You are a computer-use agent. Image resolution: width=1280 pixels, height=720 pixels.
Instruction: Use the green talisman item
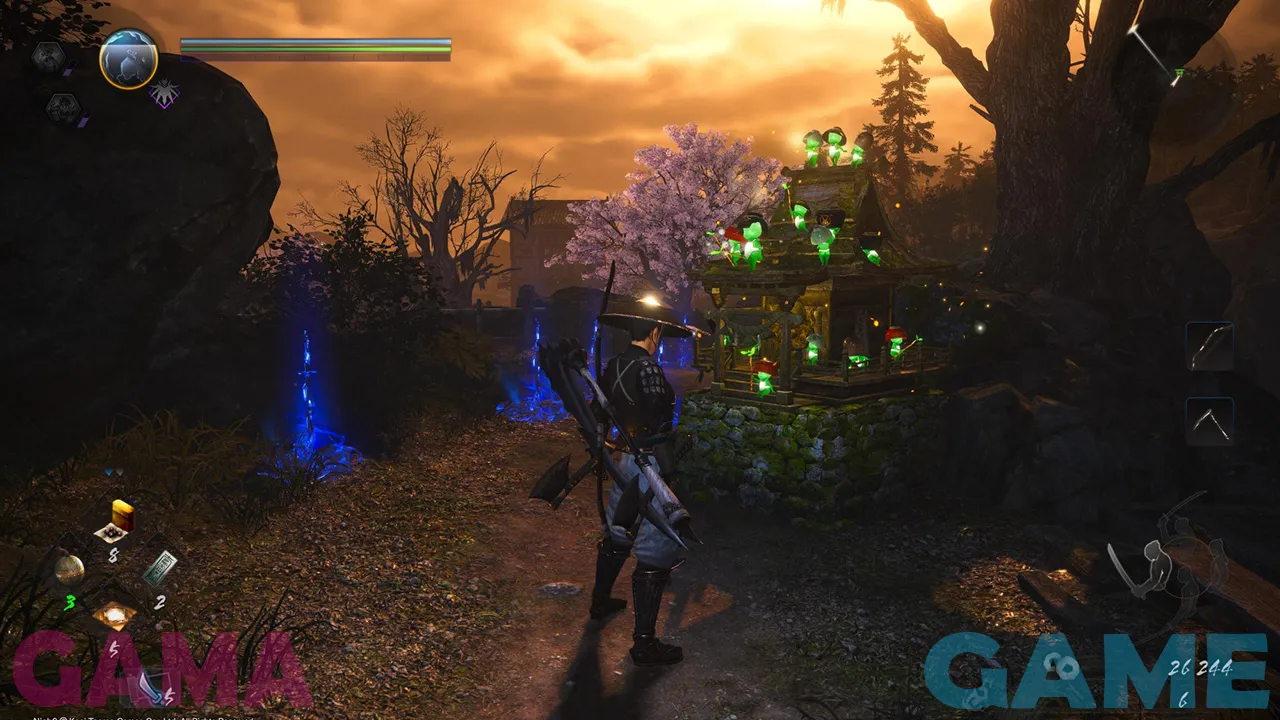(160, 567)
